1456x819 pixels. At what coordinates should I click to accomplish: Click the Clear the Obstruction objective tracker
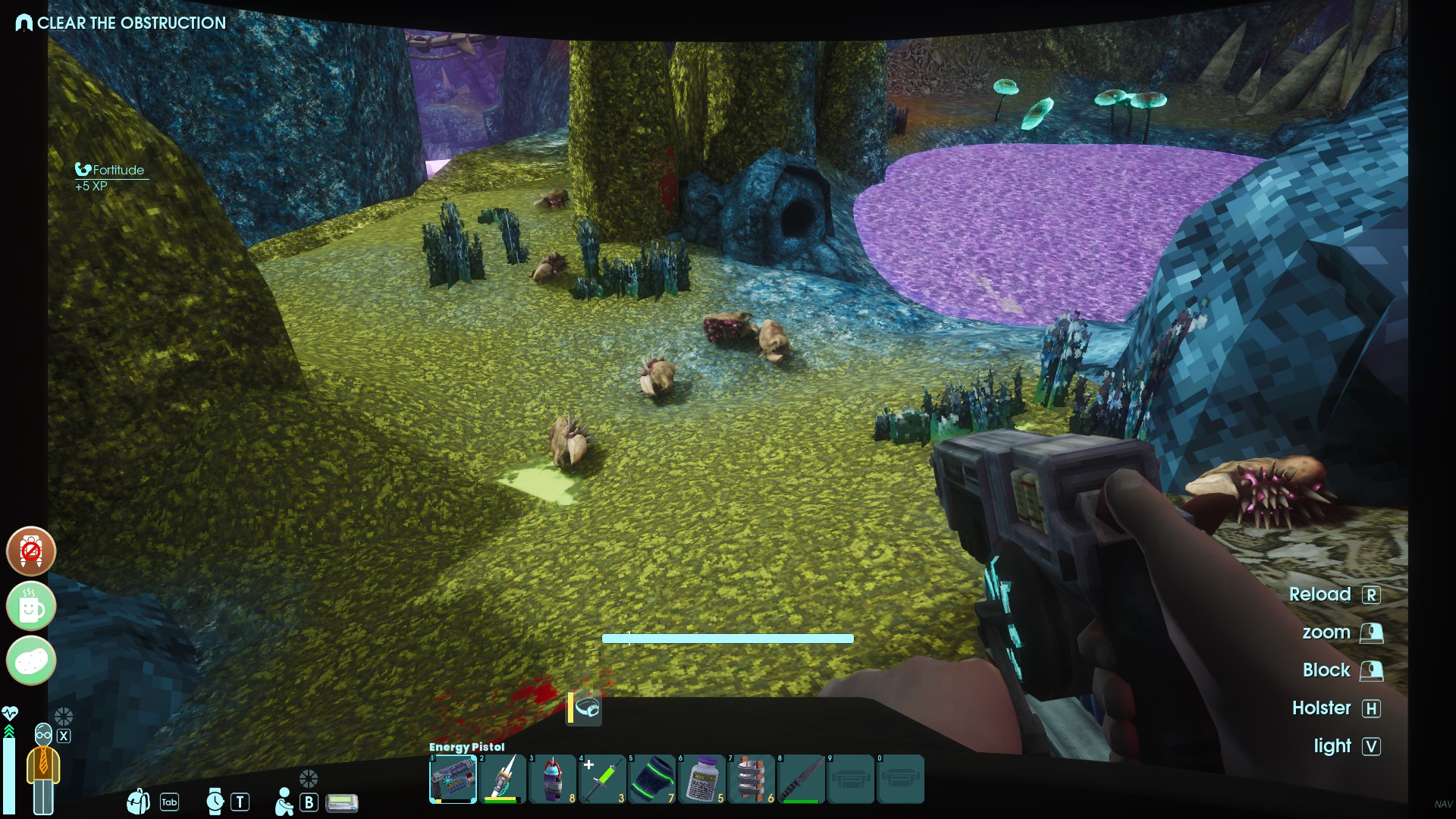click(121, 23)
